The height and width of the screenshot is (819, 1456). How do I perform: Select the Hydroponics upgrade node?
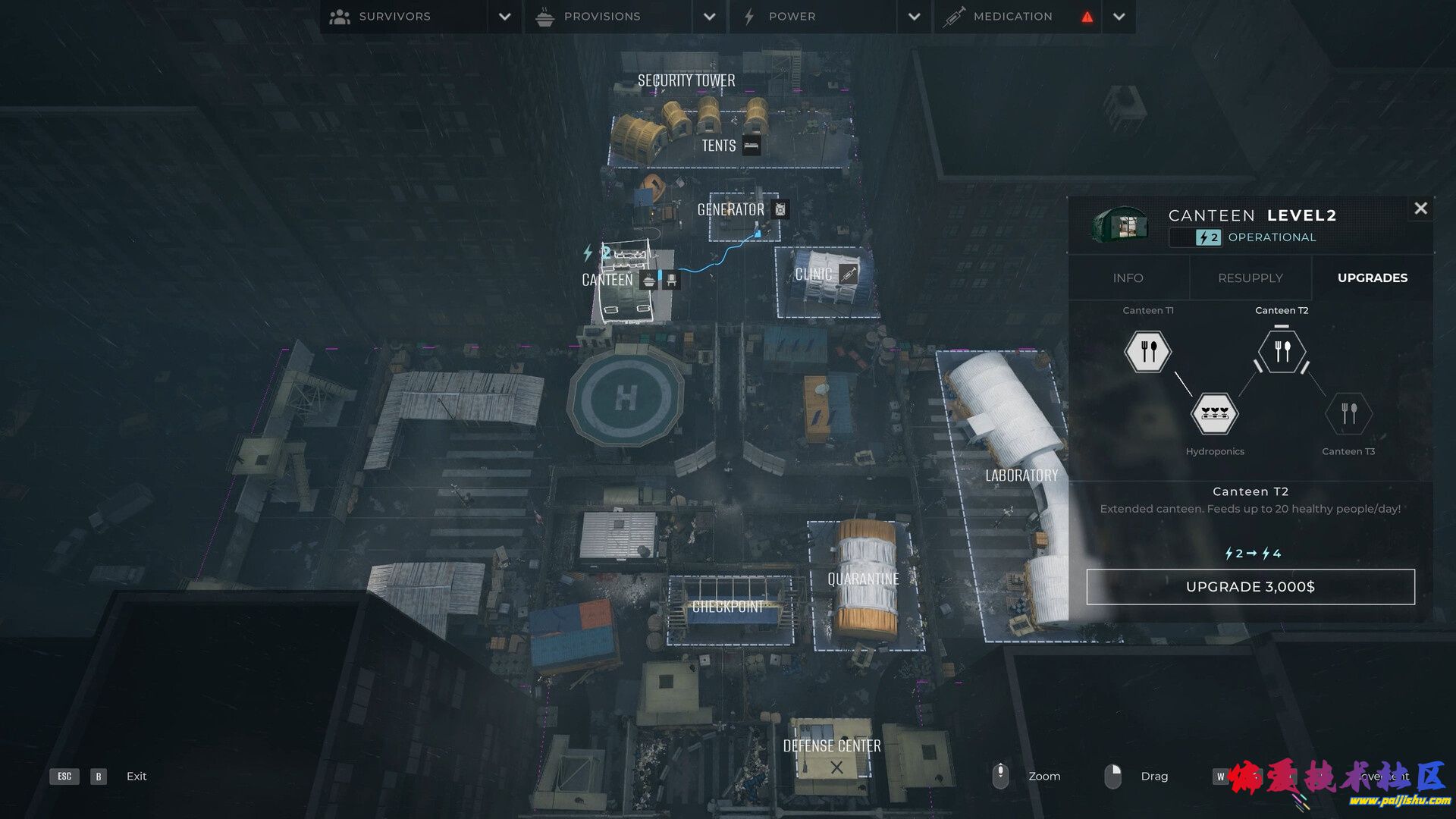pyautogui.click(x=1214, y=414)
